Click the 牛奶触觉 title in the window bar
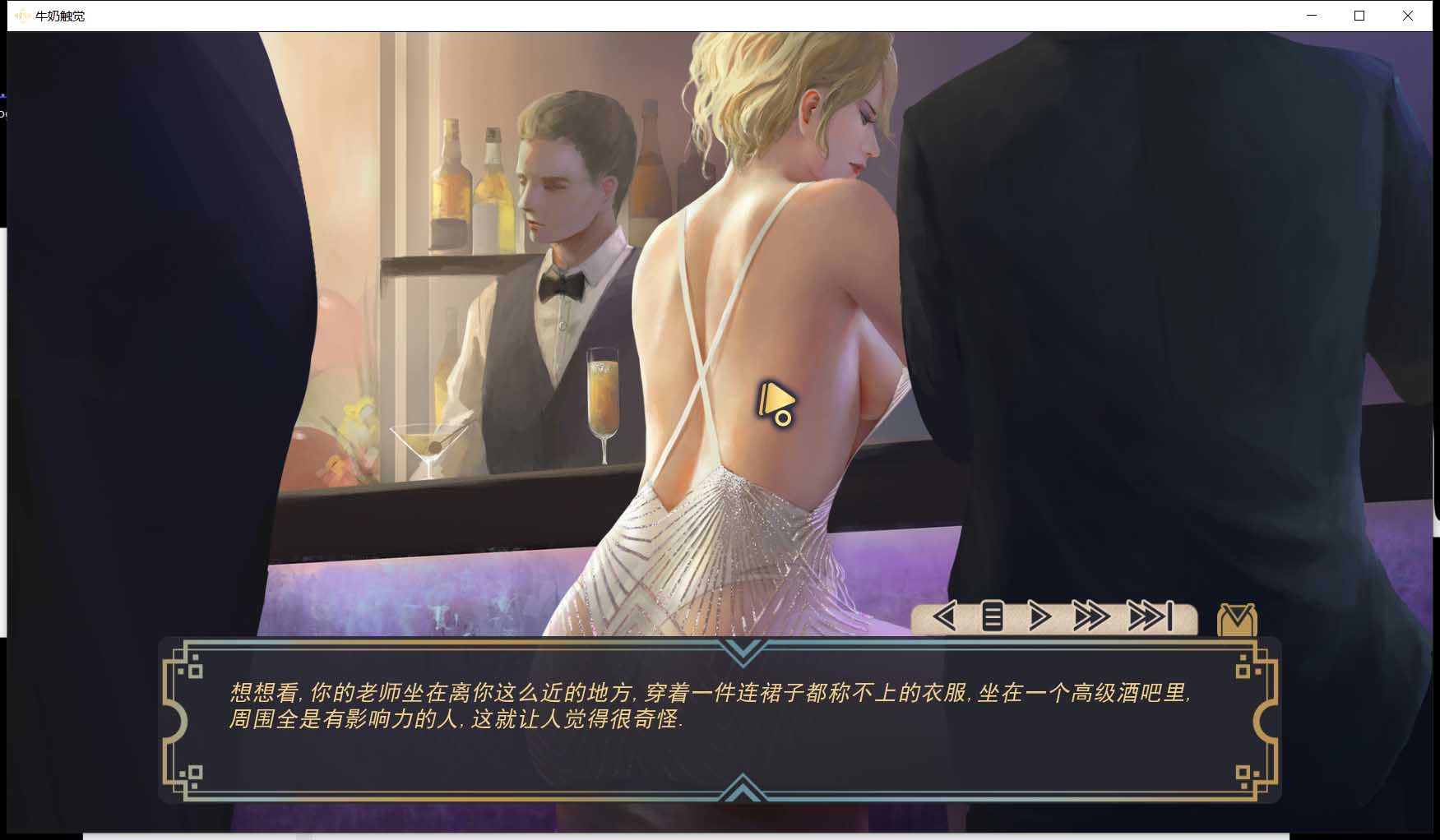This screenshot has width=1440, height=840. (x=59, y=15)
